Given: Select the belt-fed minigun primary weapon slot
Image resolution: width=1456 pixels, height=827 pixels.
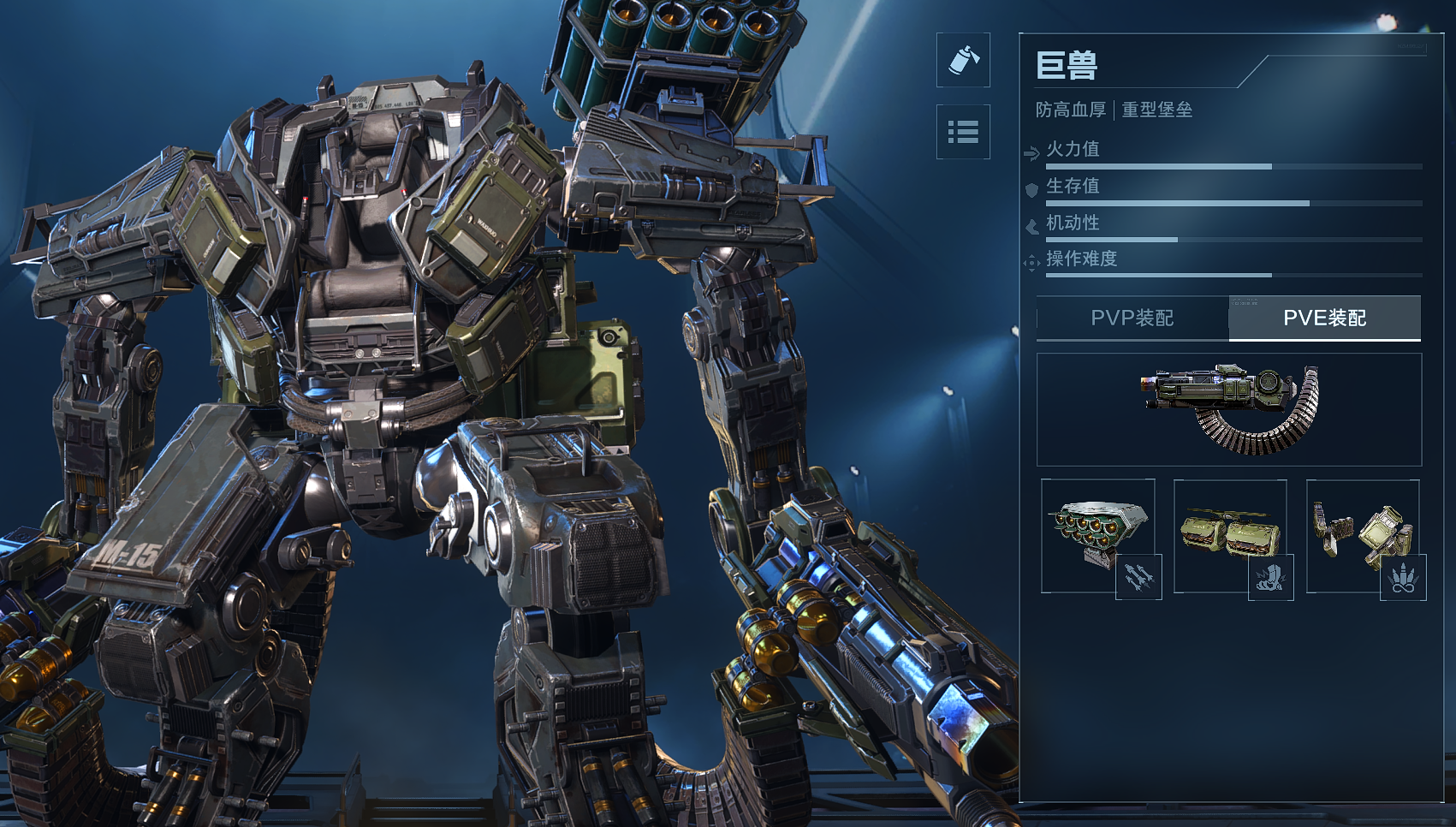Looking at the screenshot, I should point(1229,409).
